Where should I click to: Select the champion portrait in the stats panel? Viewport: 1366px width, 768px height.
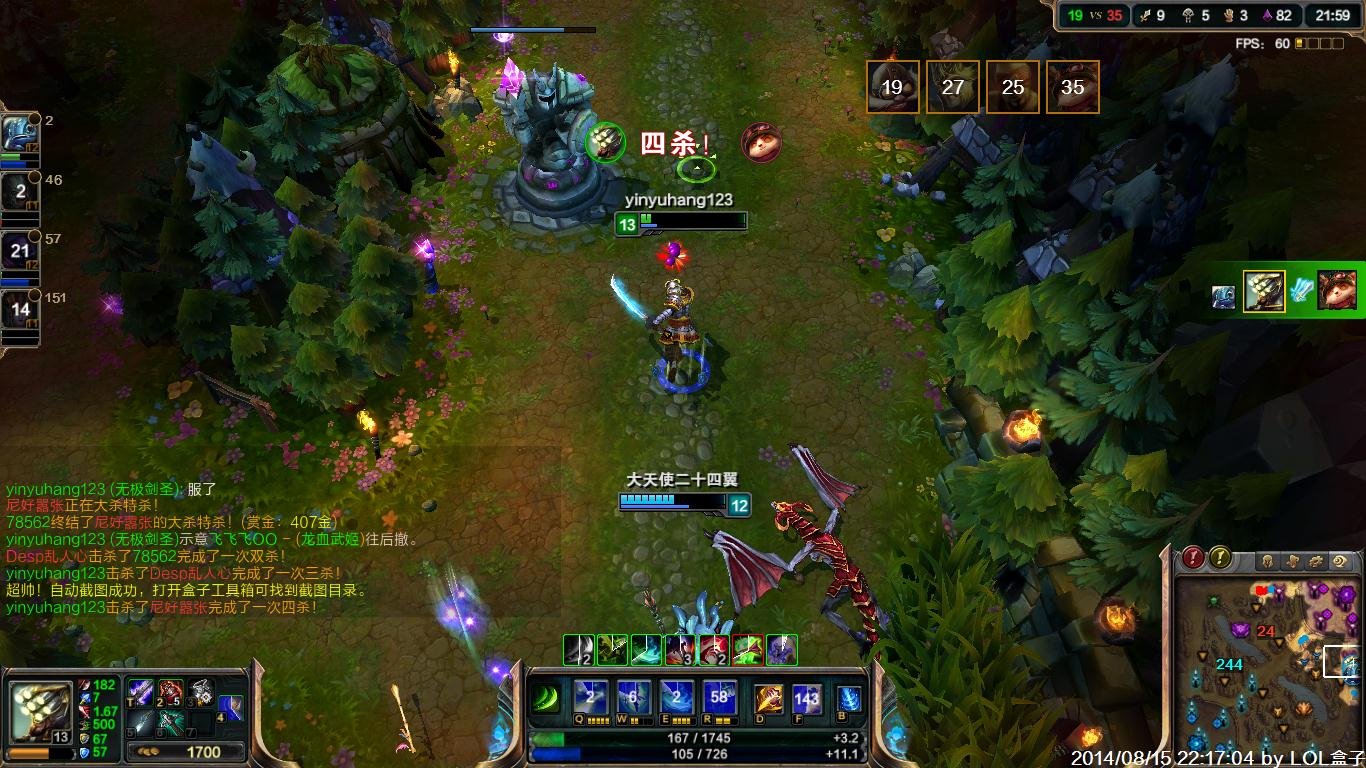[40, 709]
